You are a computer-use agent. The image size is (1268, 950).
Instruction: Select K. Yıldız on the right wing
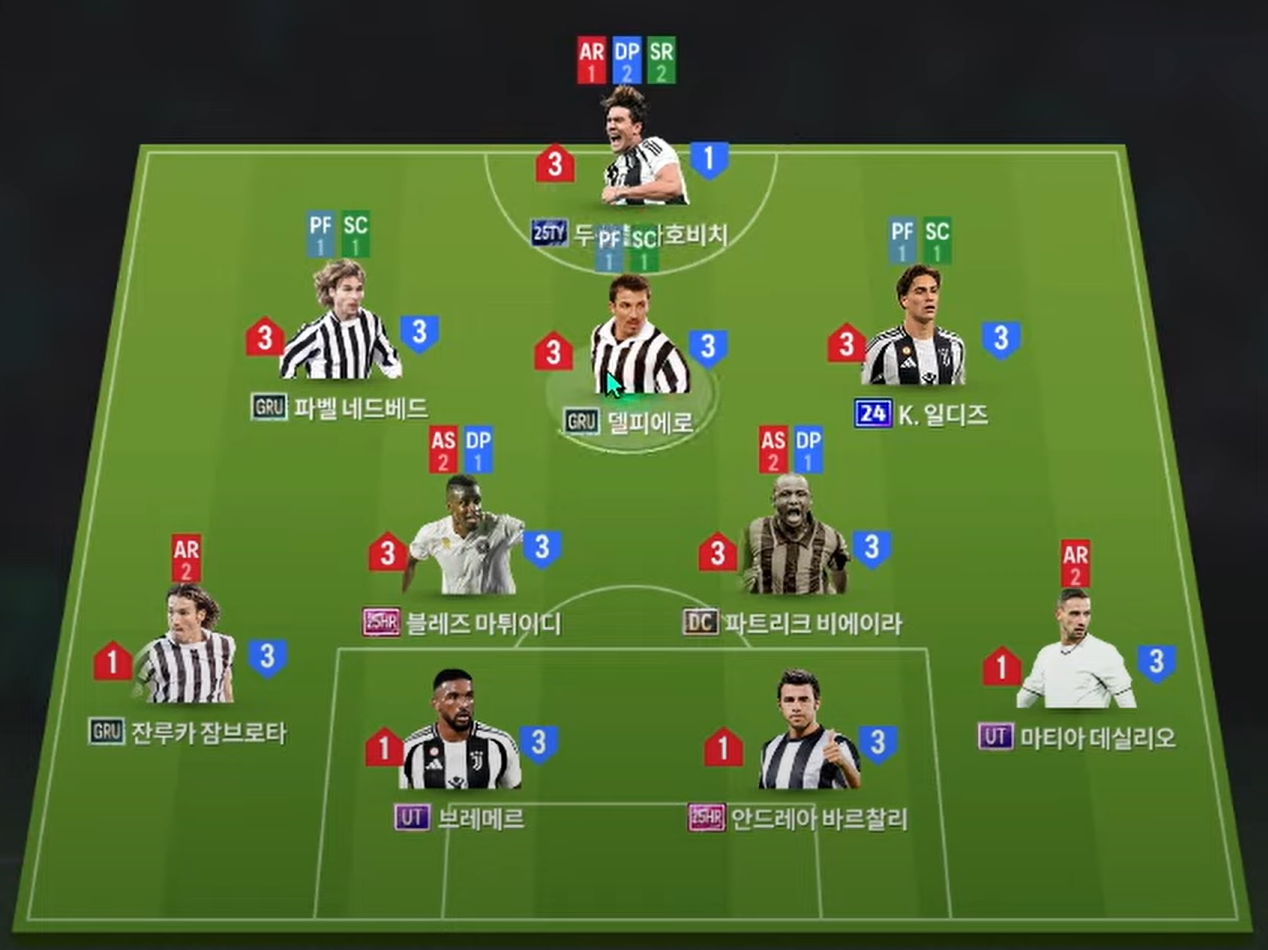[x=913, y=330]
